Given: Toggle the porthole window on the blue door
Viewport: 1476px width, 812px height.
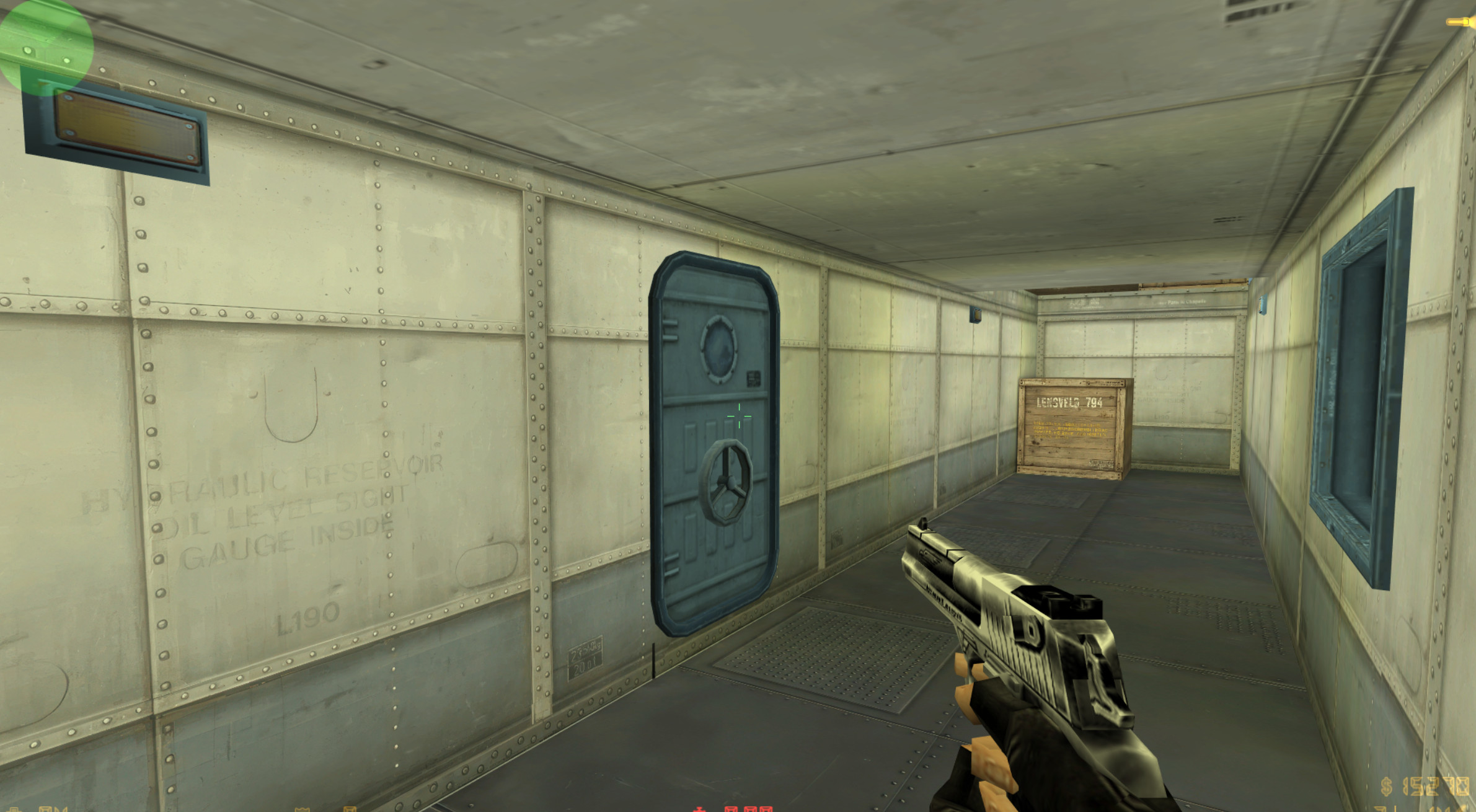Looking at the screenshot, I should click(720, 350).
